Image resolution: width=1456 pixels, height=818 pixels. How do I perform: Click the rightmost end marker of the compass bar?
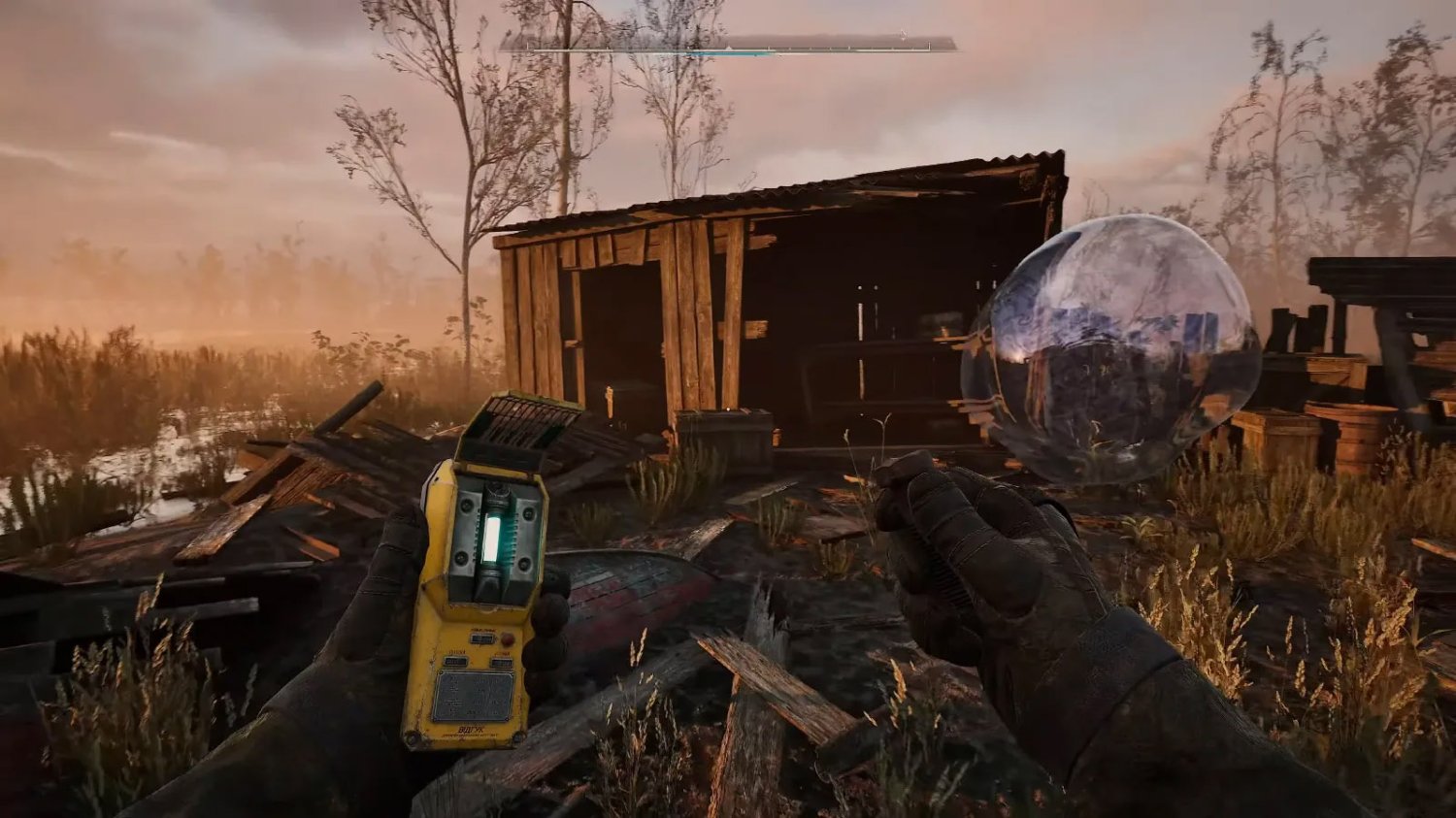click(x=929, y=47)
